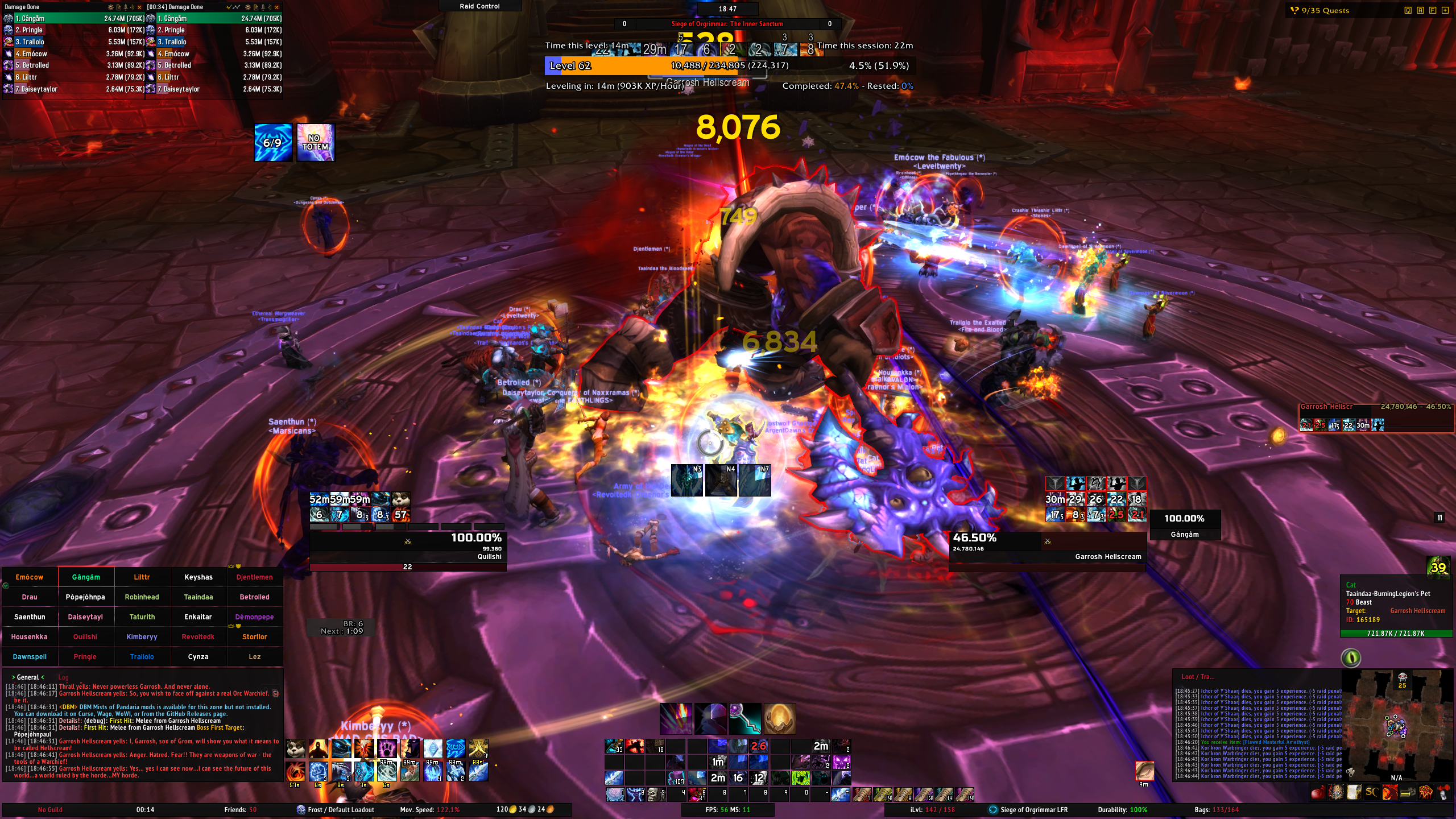Open the Raid Control panel
Viewport: 1456px width, 819px height.
(479, 6)
